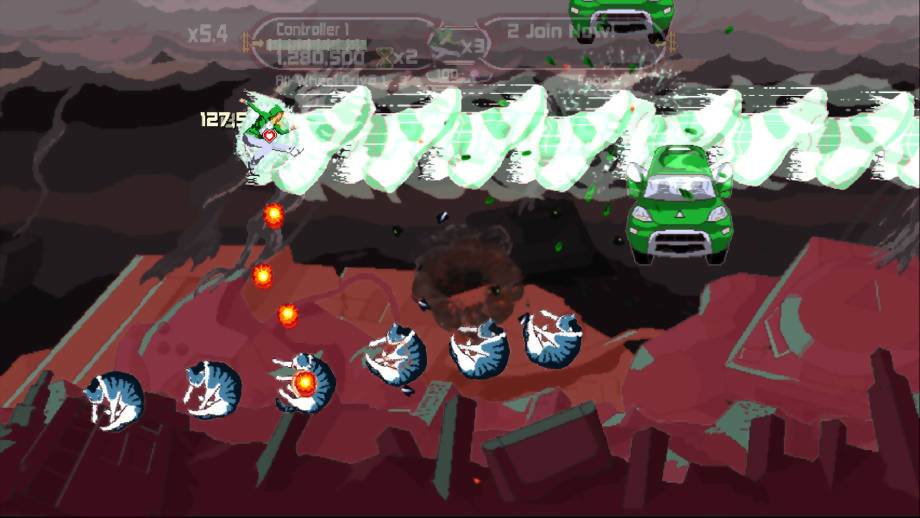This screenshot has height=518, width=920.
Task: Click the flying character lives icon
Action: tap(446, 44)
